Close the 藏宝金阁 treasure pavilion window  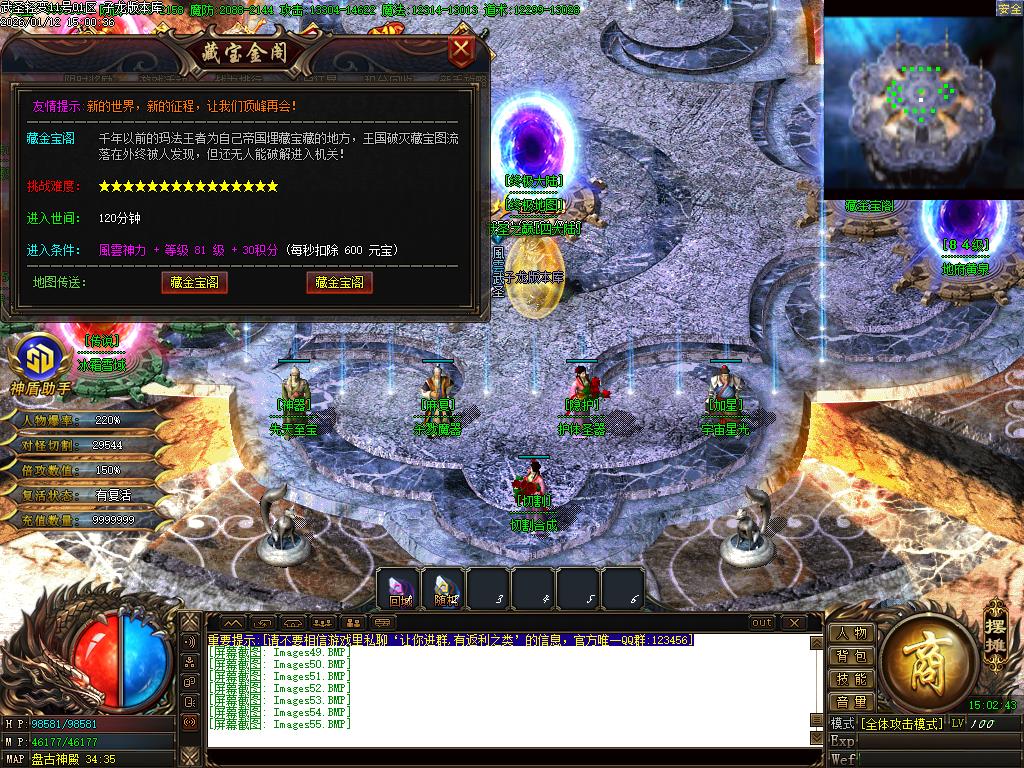[461, 49]
